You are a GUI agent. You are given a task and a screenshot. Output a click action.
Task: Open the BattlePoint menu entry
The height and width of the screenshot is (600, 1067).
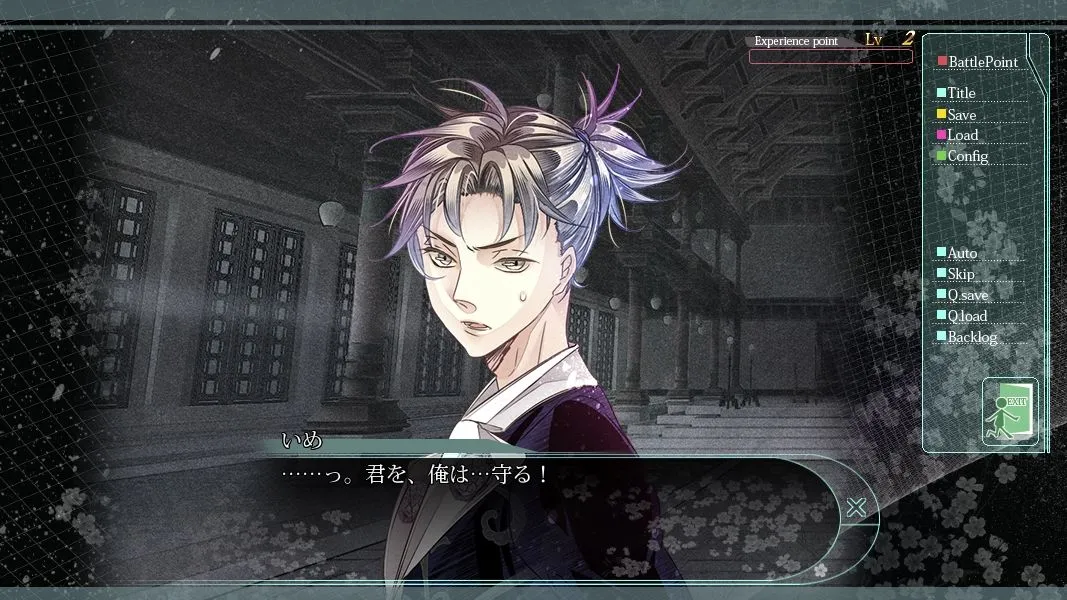(982, 62)
